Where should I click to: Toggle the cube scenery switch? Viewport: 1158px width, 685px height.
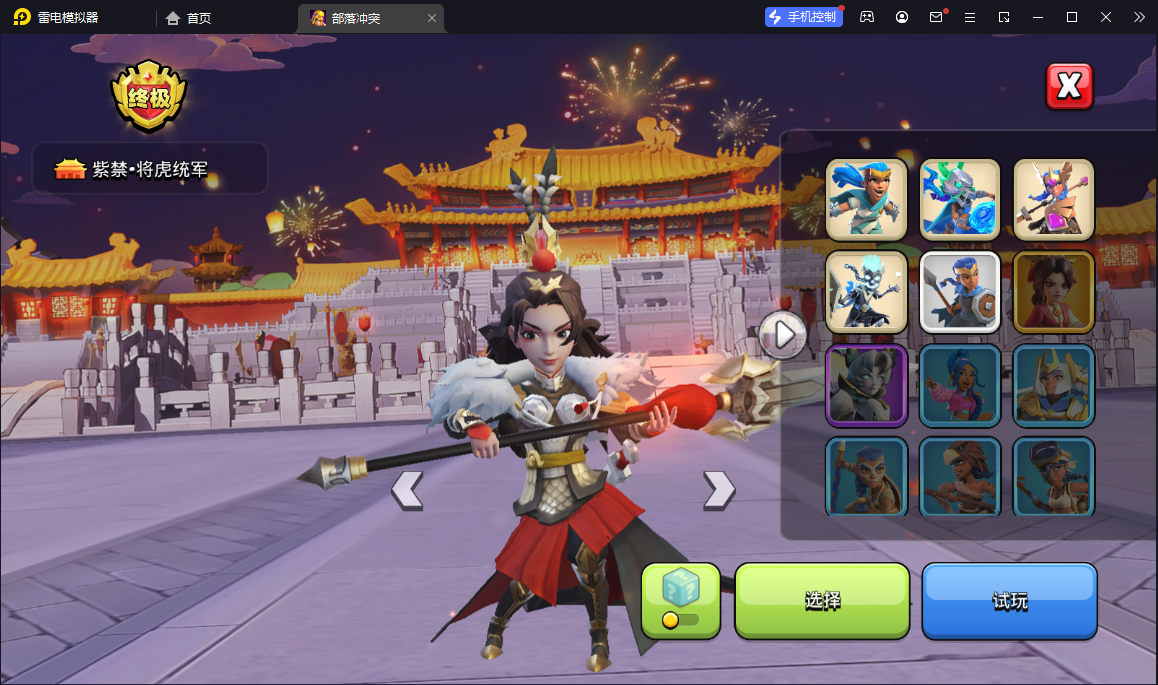pos(680,601)
